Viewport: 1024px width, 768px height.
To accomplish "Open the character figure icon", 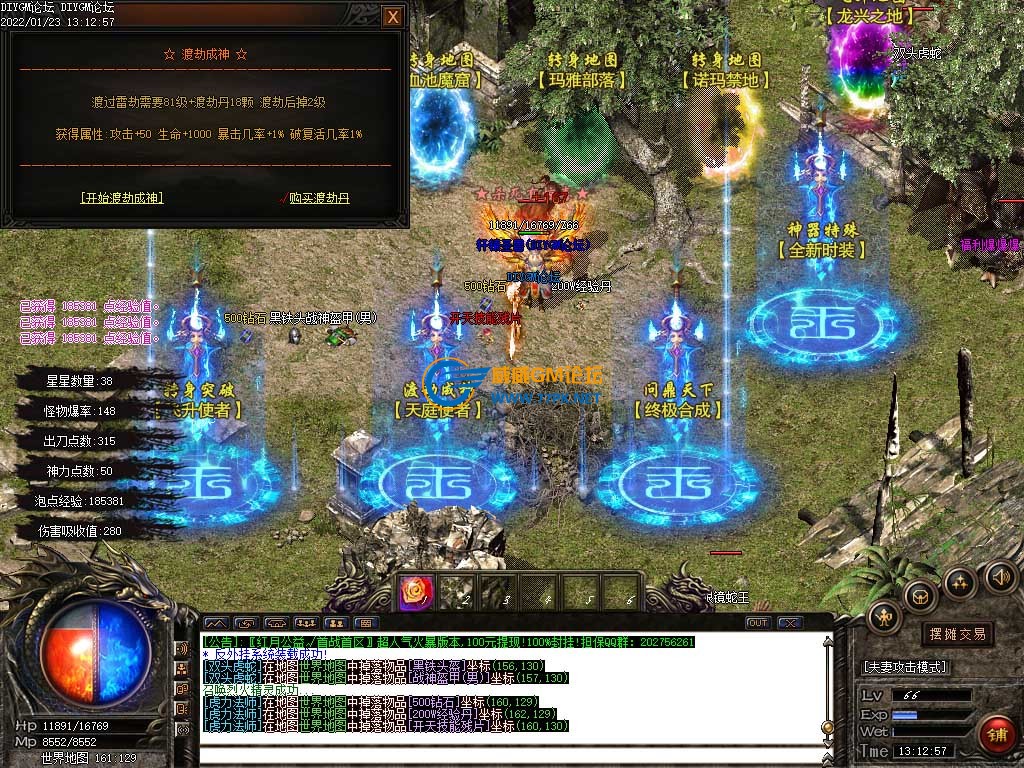I will 884,617.
